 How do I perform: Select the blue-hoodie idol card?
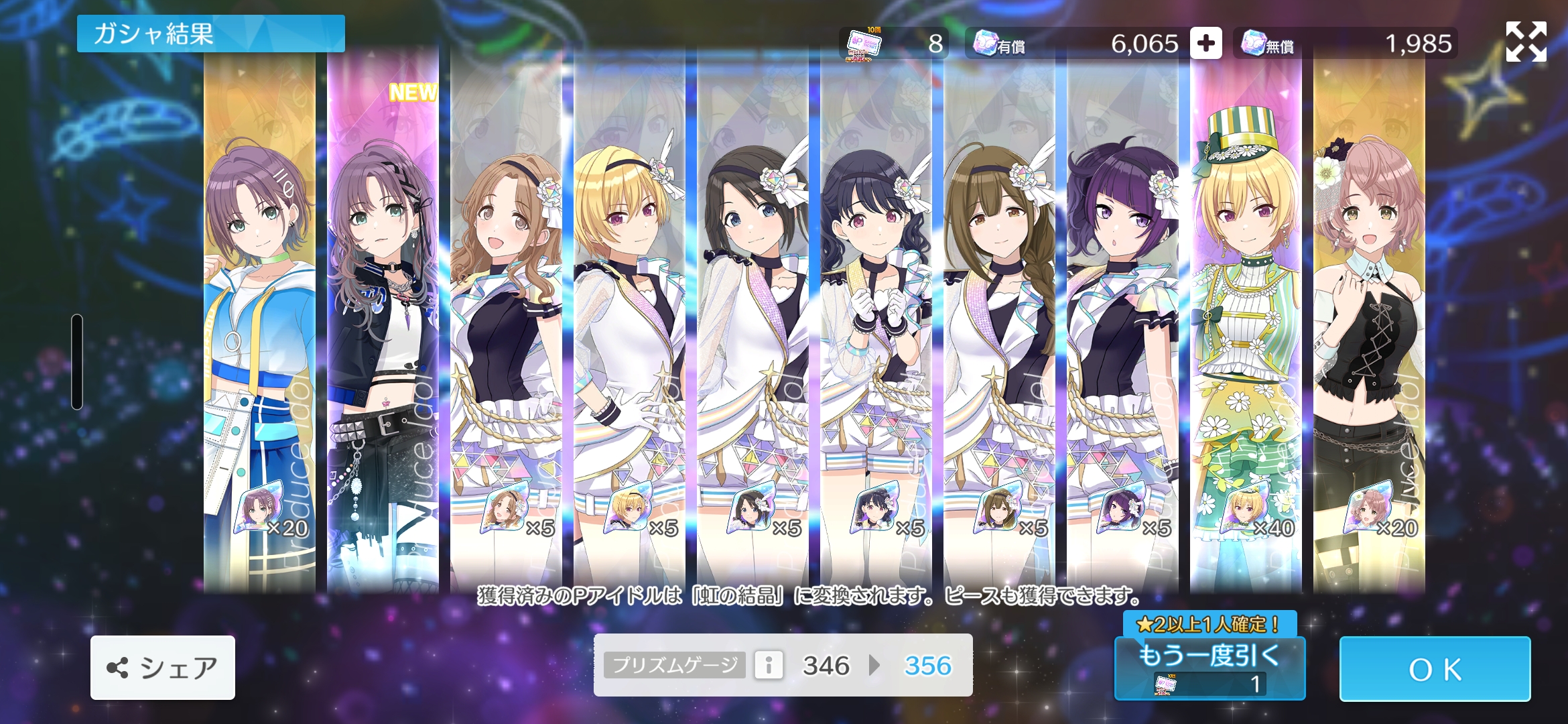[260, 322]
